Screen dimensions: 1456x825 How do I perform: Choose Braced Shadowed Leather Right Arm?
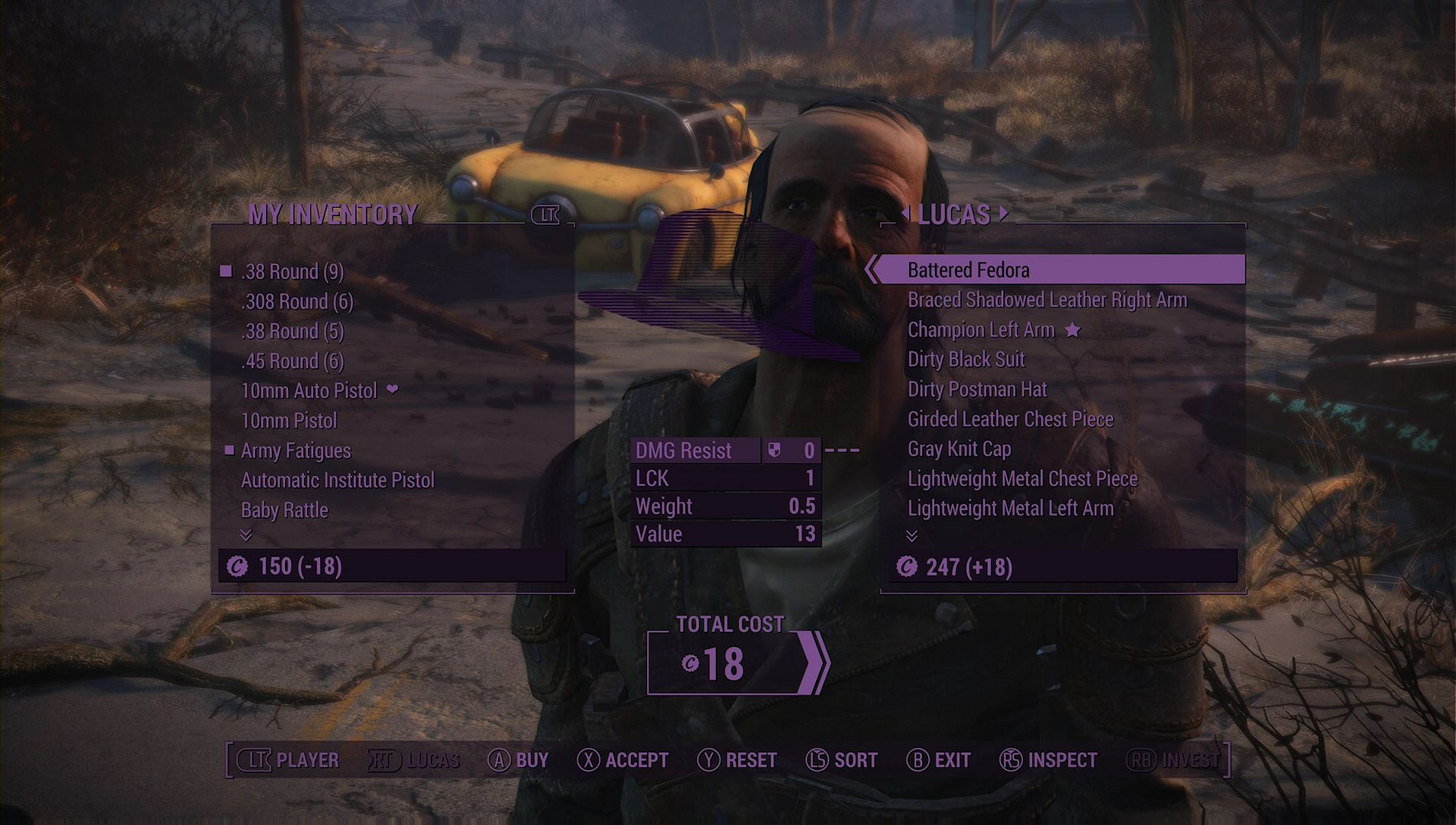[1047, 300]
